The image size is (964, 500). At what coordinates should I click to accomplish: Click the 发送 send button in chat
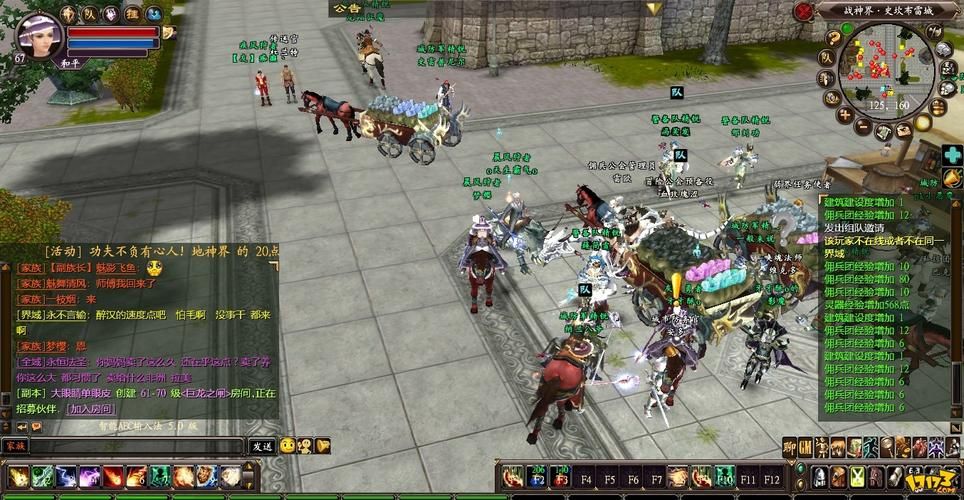coord(262,446)
